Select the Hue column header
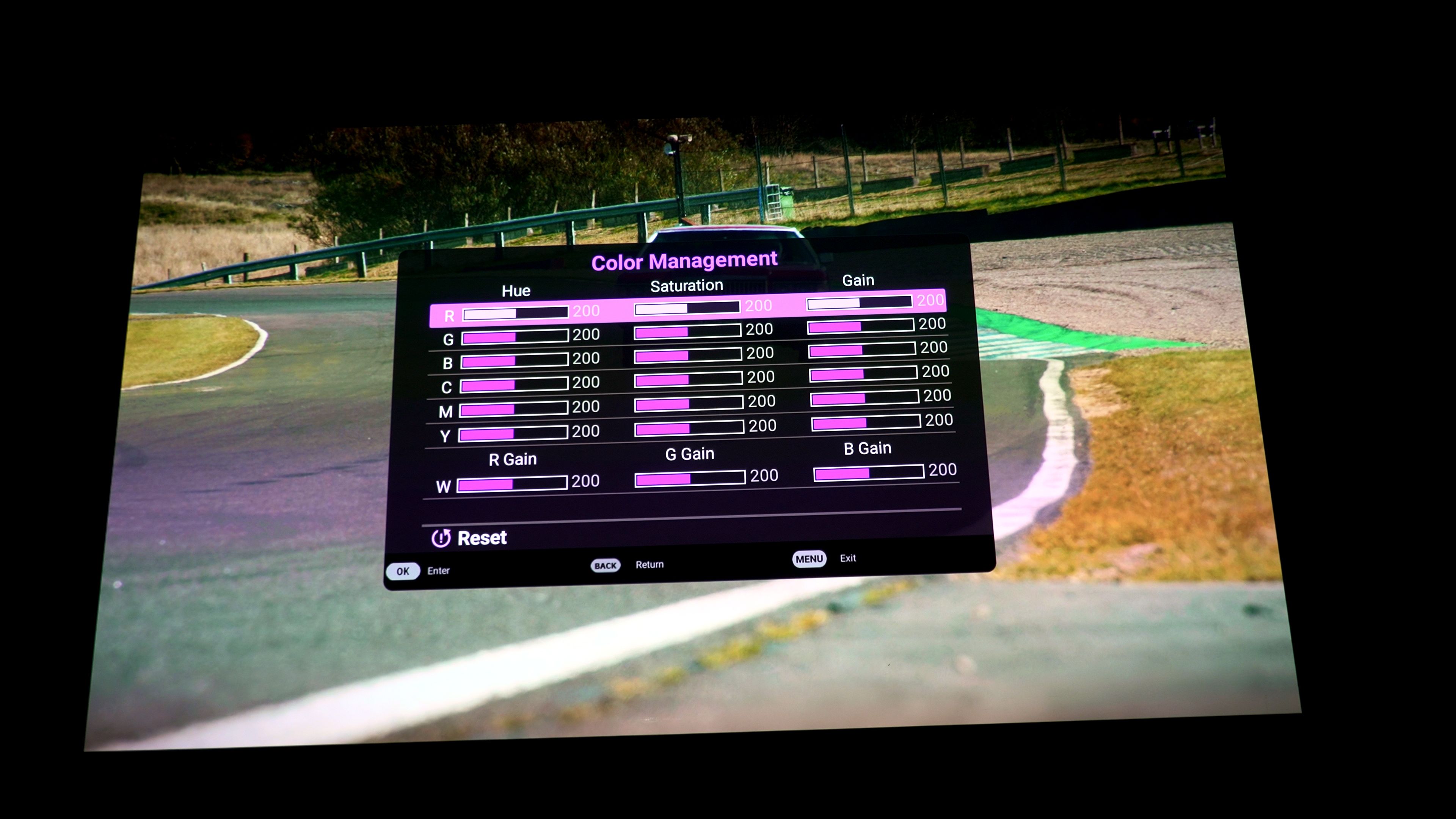Viewport: 1456px width, 819px height. coord(516,290)
